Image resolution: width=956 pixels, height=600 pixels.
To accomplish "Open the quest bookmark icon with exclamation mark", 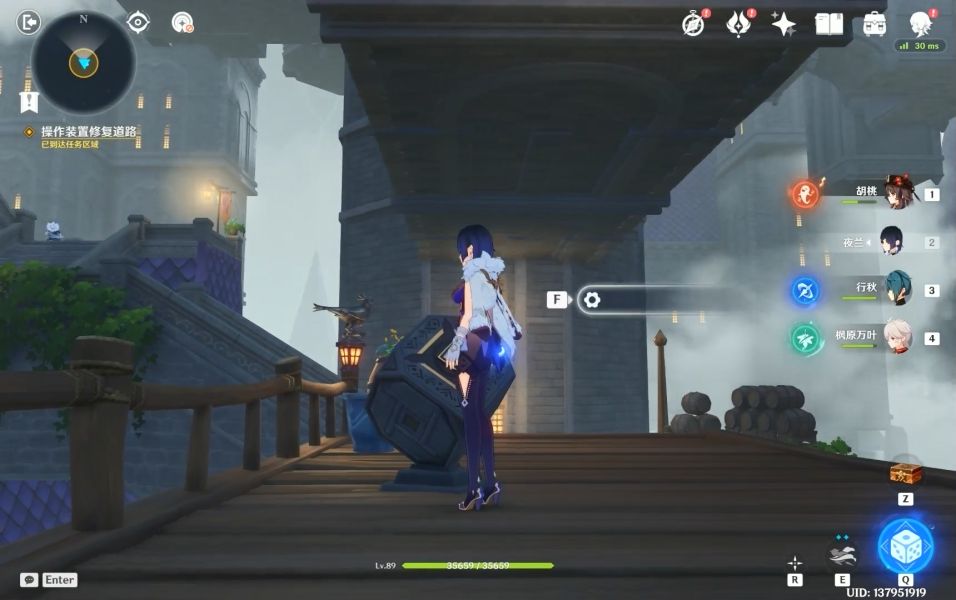I will tap(29, 101).
